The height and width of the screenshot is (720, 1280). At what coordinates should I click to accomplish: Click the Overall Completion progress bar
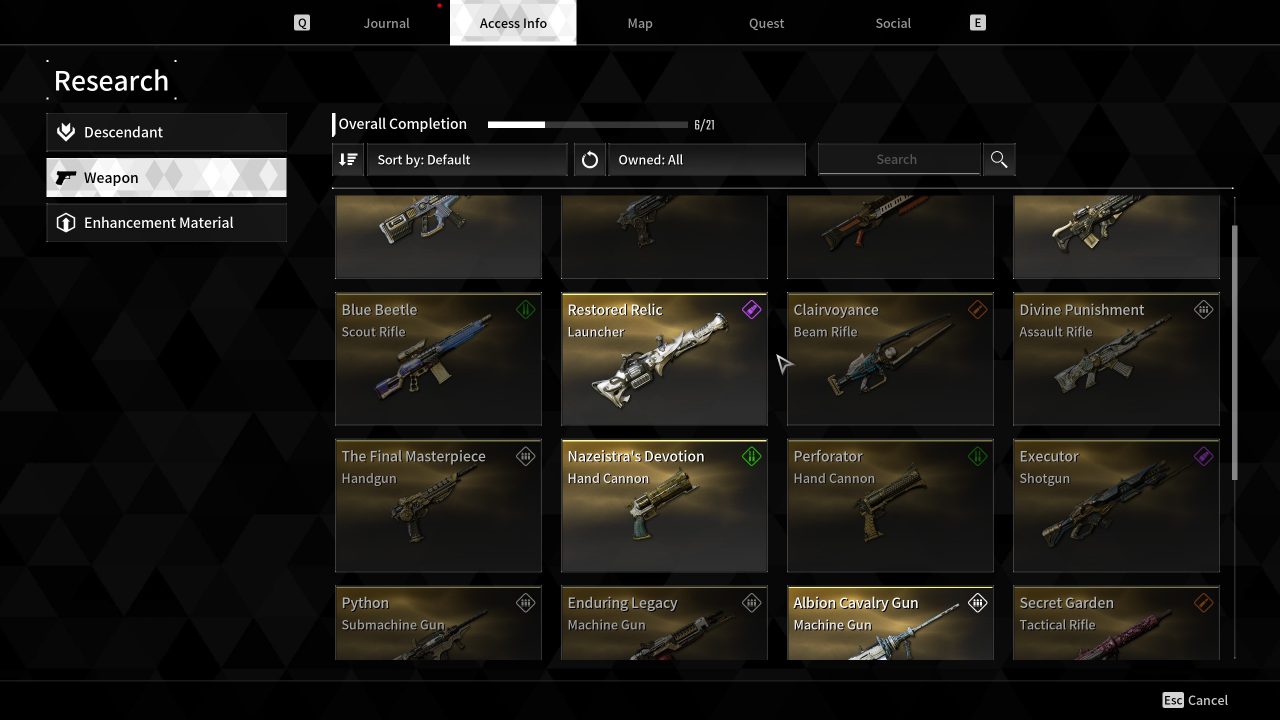(586, 124)
